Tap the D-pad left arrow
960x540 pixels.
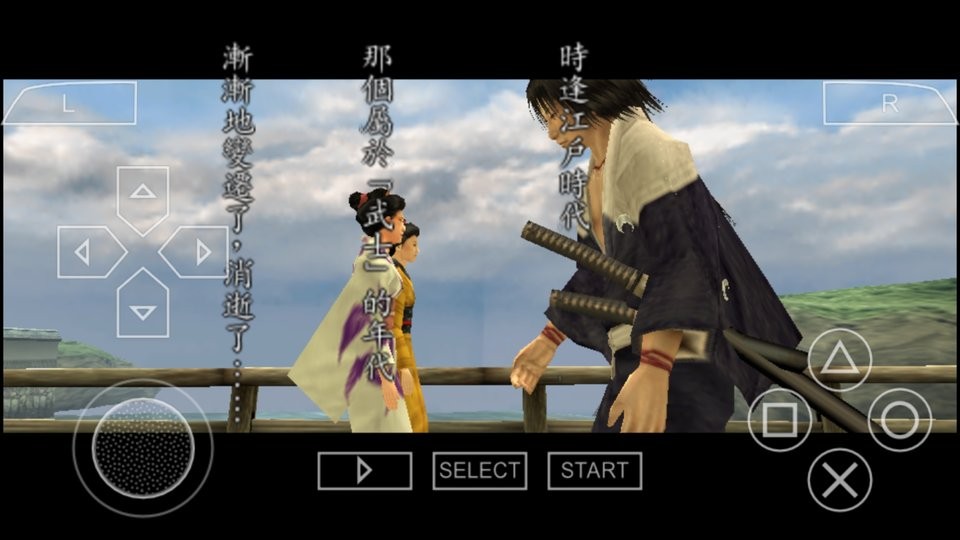(x=87, y=252)
